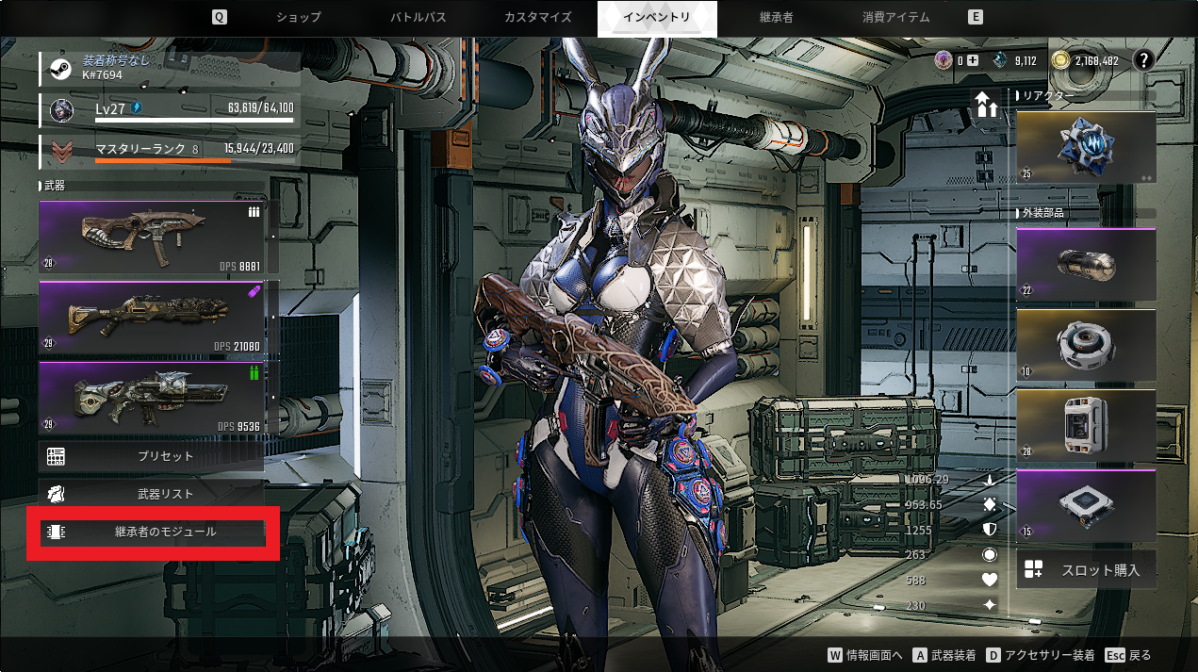This screenshot has height=672, width=1198.
Task: Open the 武器リスト button
Action: point(152,493)
